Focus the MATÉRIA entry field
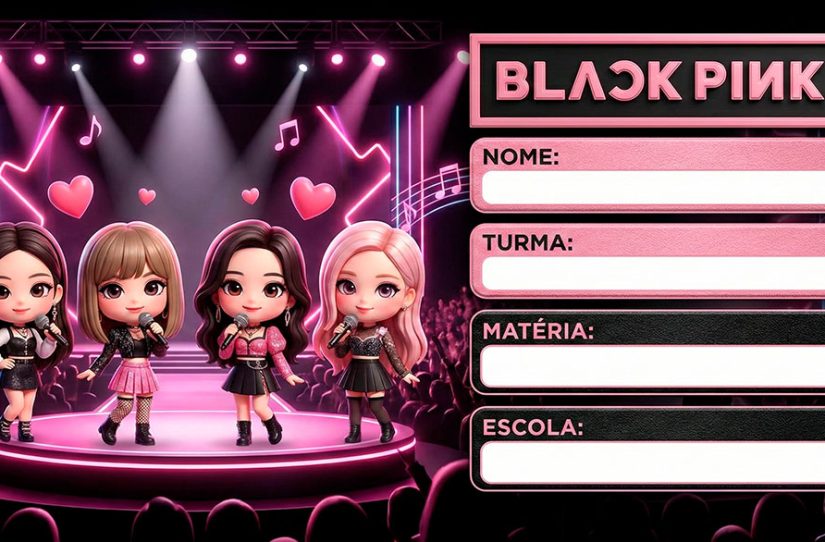825x542 pixels. pos(652,366)
